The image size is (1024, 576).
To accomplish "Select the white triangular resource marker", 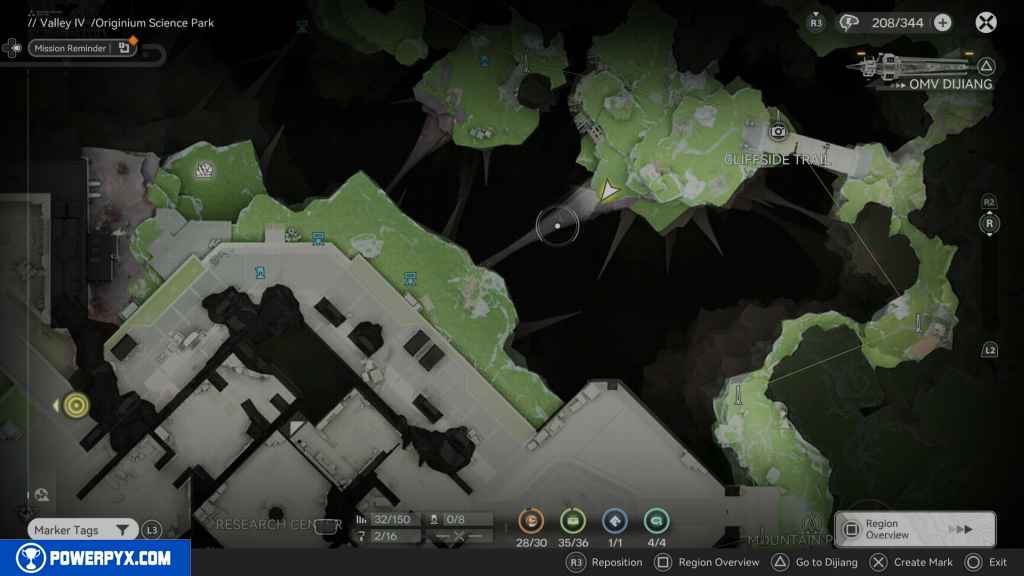I will (x=207, y=171).
